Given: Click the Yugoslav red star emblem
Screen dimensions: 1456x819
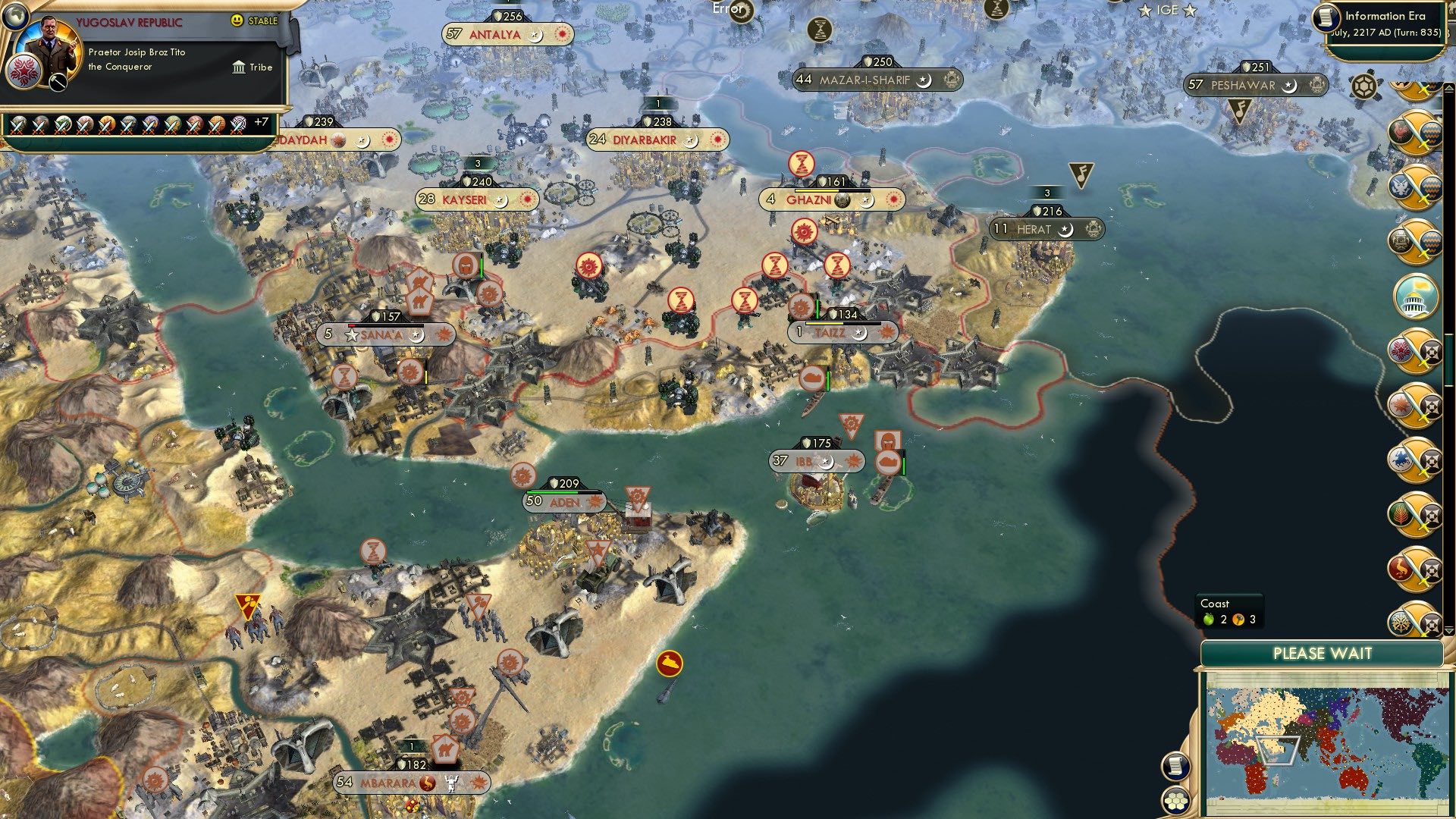Looking at the screenshot, I should 24,73.
